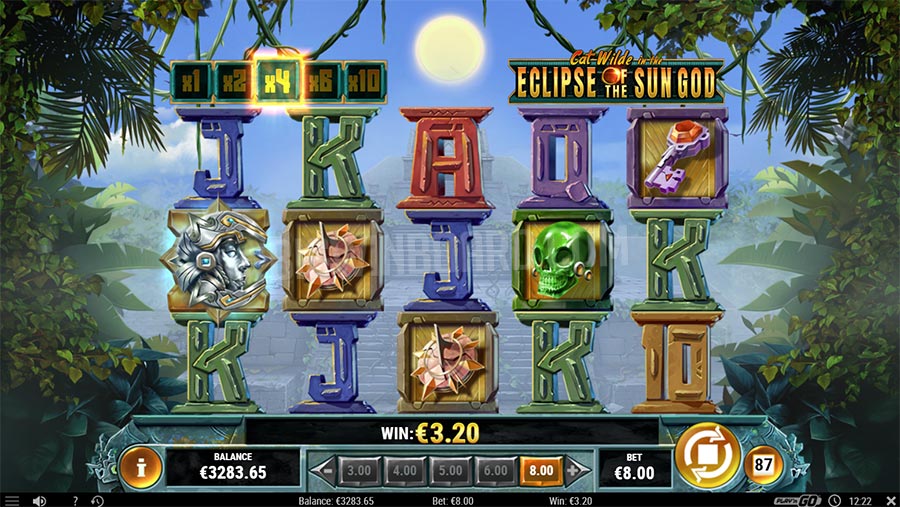
Task: Open the autoplay counter showing 87
Action: pyautogui.click(x=761, y=465)
